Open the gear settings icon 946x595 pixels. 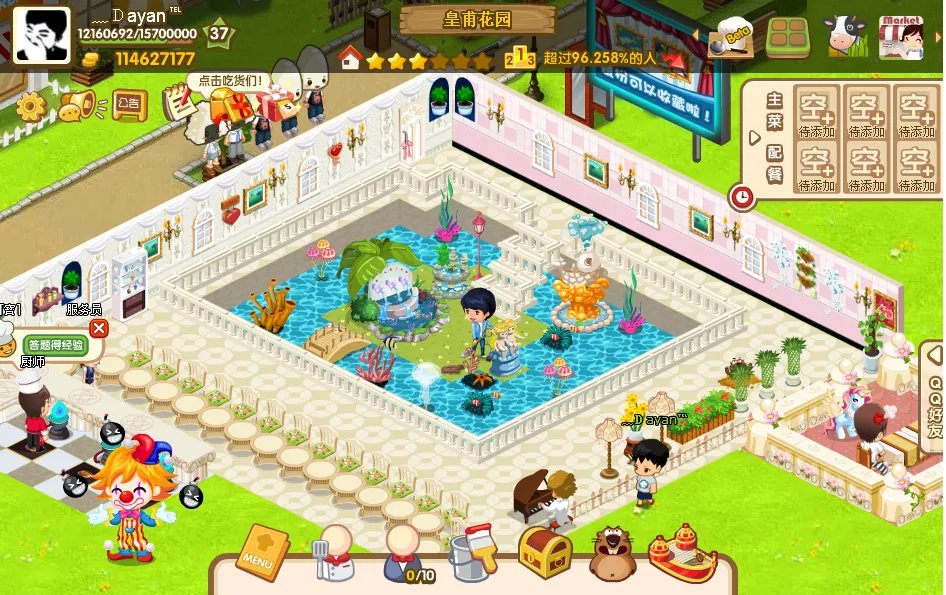31,106
